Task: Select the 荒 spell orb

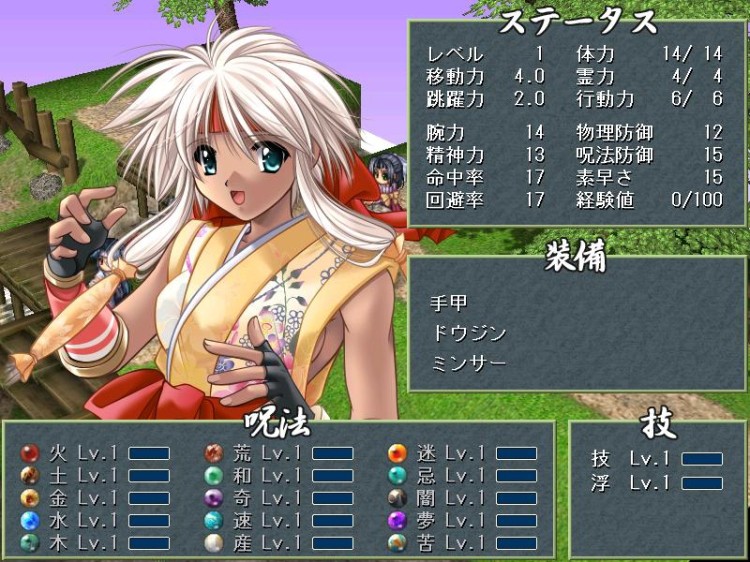Action: (x=213, y=453)
